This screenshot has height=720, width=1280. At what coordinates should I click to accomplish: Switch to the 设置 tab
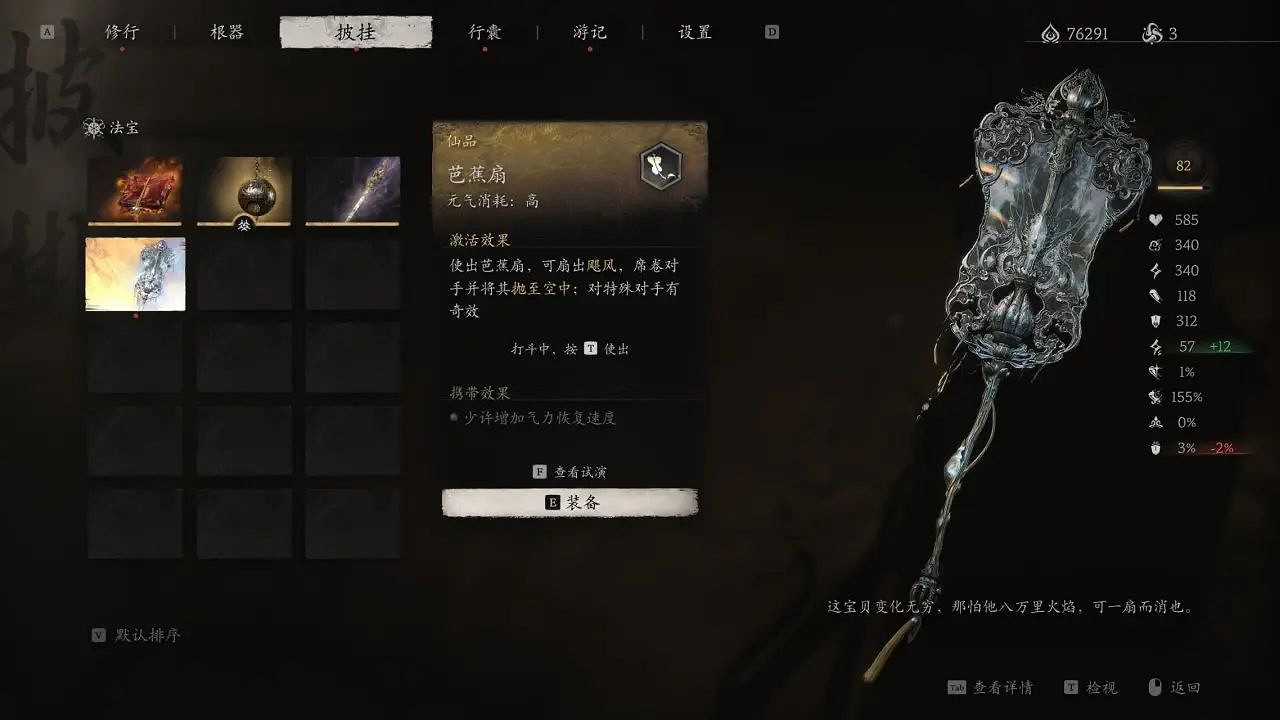[693, 31]
